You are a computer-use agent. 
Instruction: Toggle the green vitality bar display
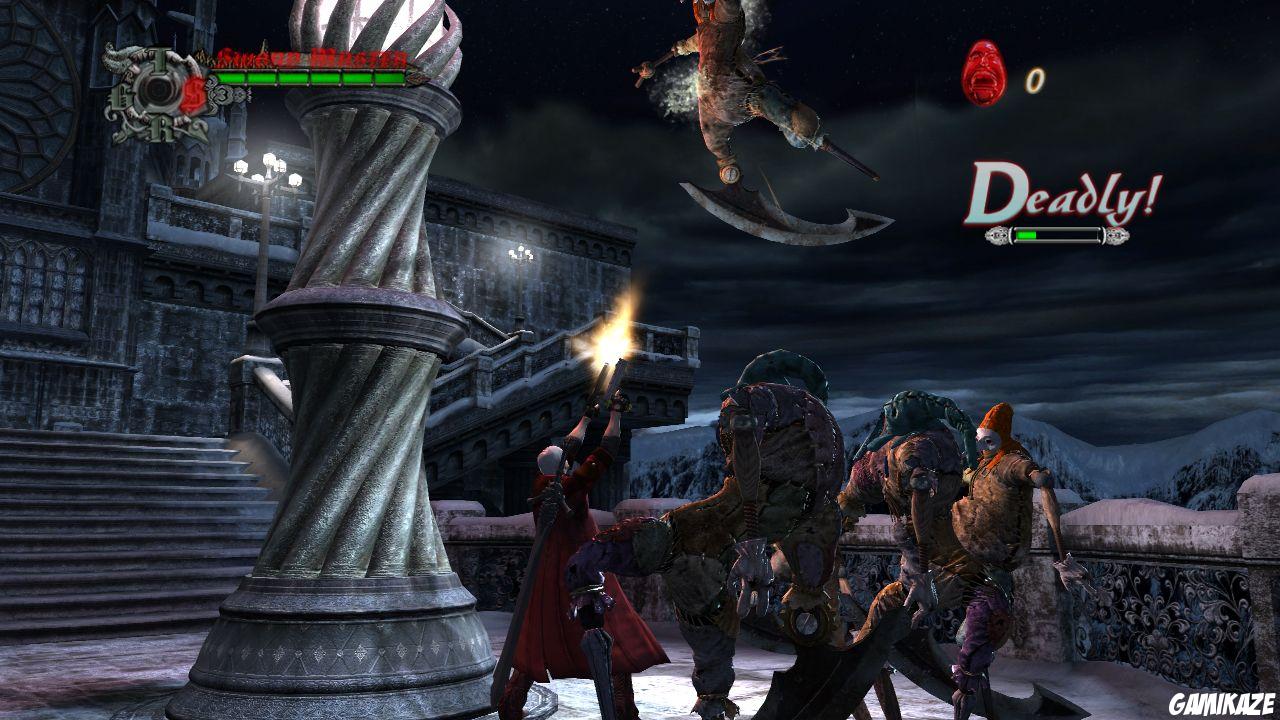pos(310,78)
